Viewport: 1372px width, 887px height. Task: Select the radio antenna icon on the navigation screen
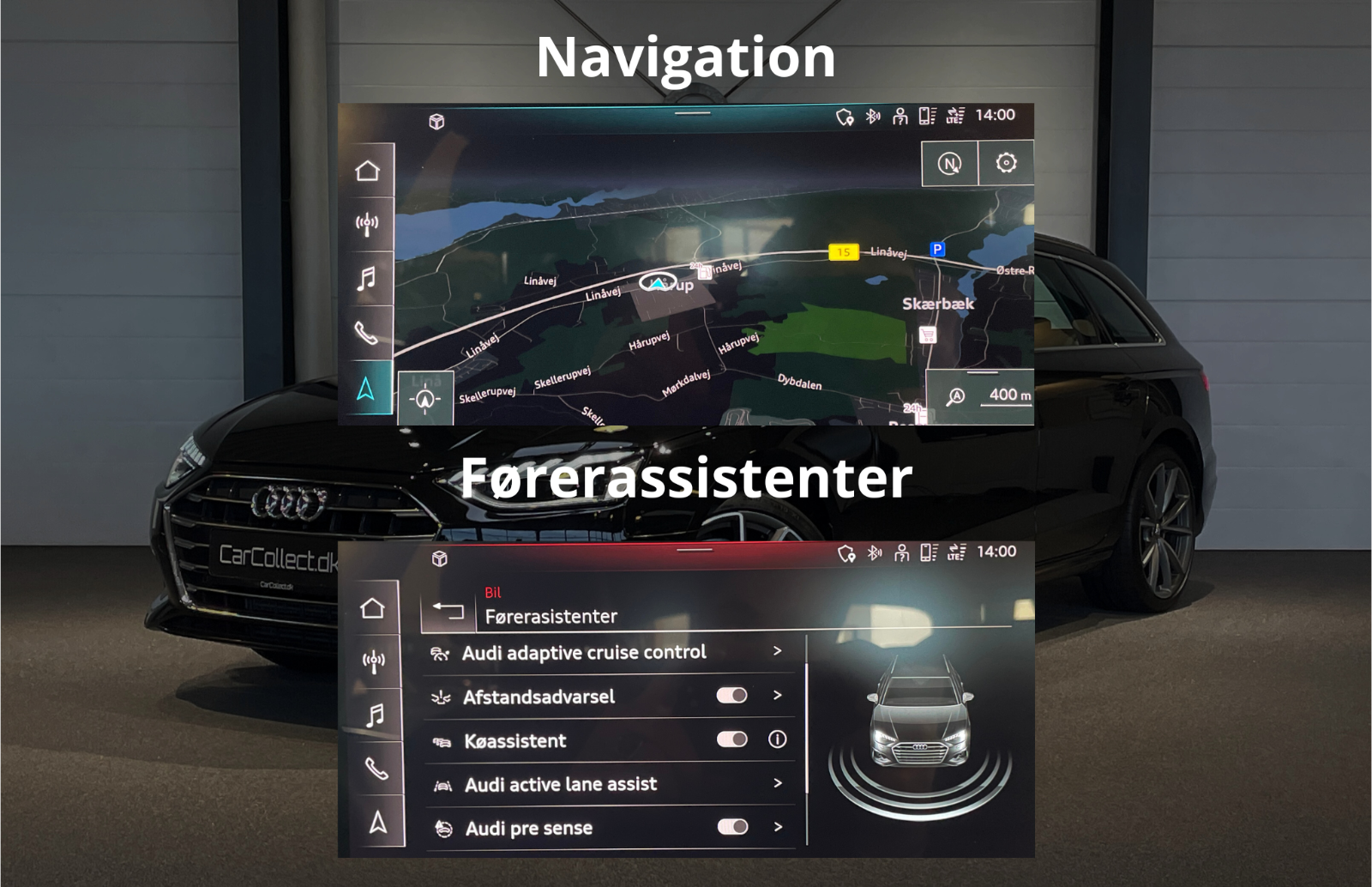click(x=367, y=225)
